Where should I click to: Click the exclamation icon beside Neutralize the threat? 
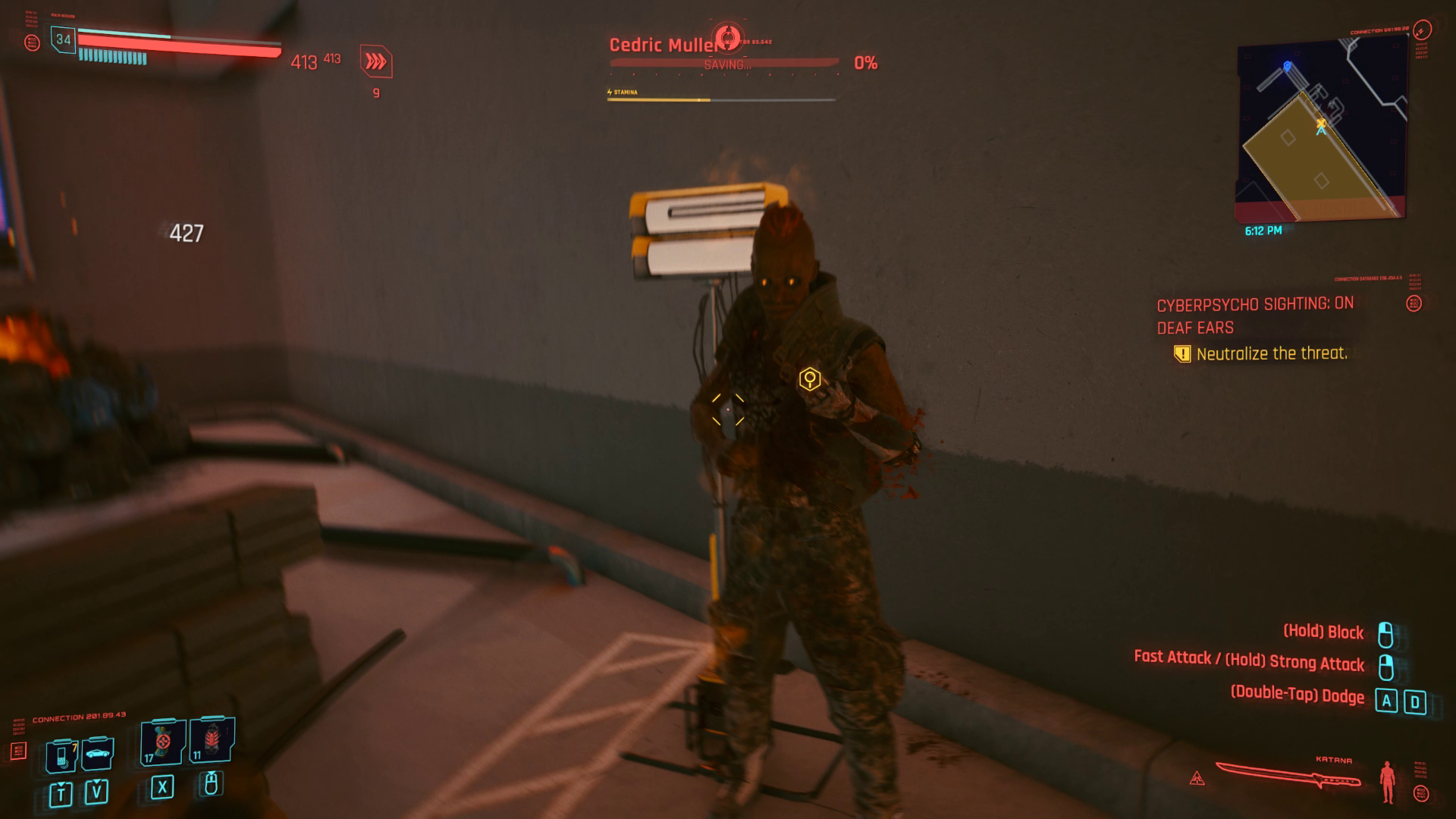click(1183, 353)
